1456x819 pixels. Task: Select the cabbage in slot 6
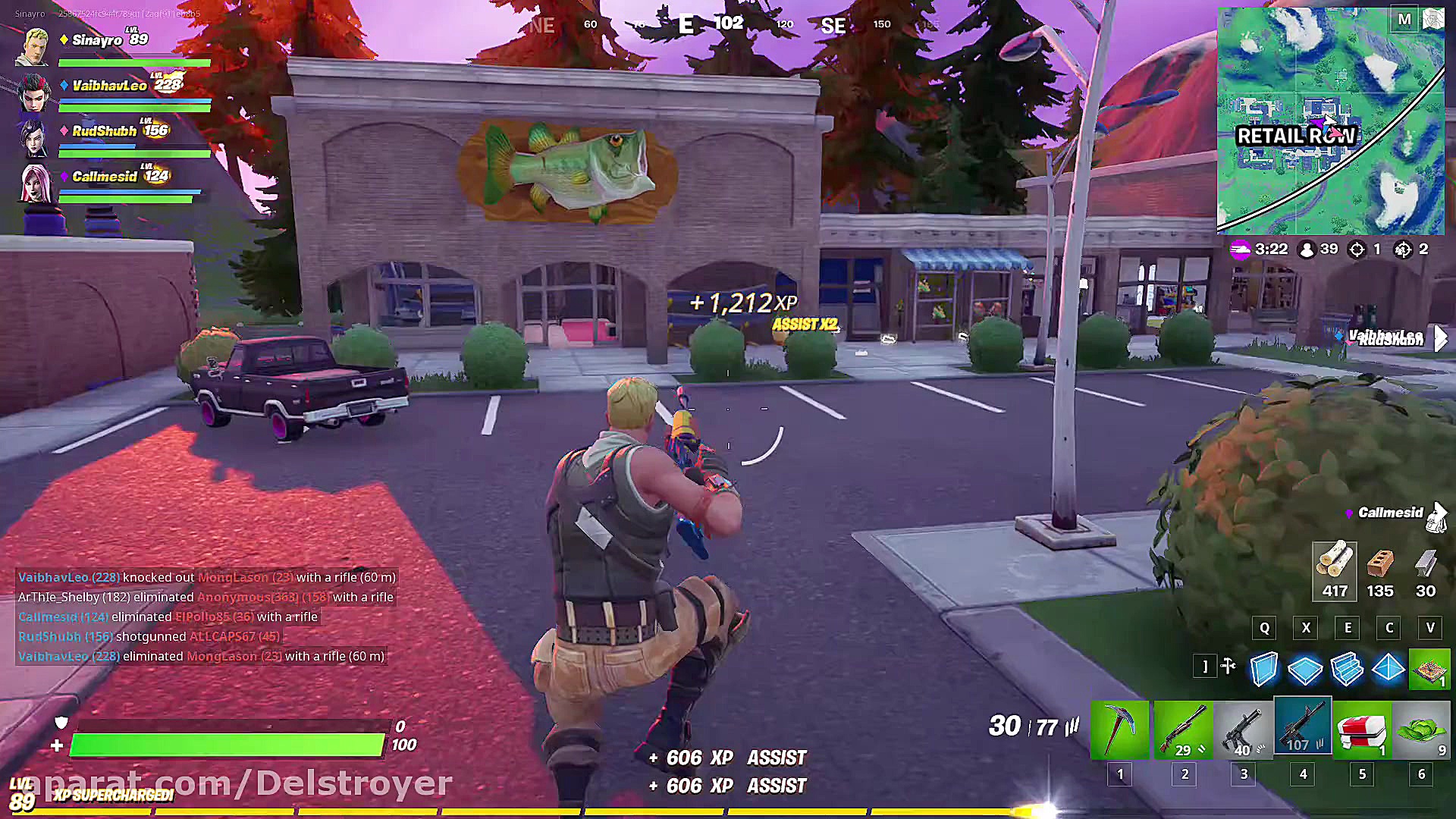pyautogui.click(x=1420, y=728)
